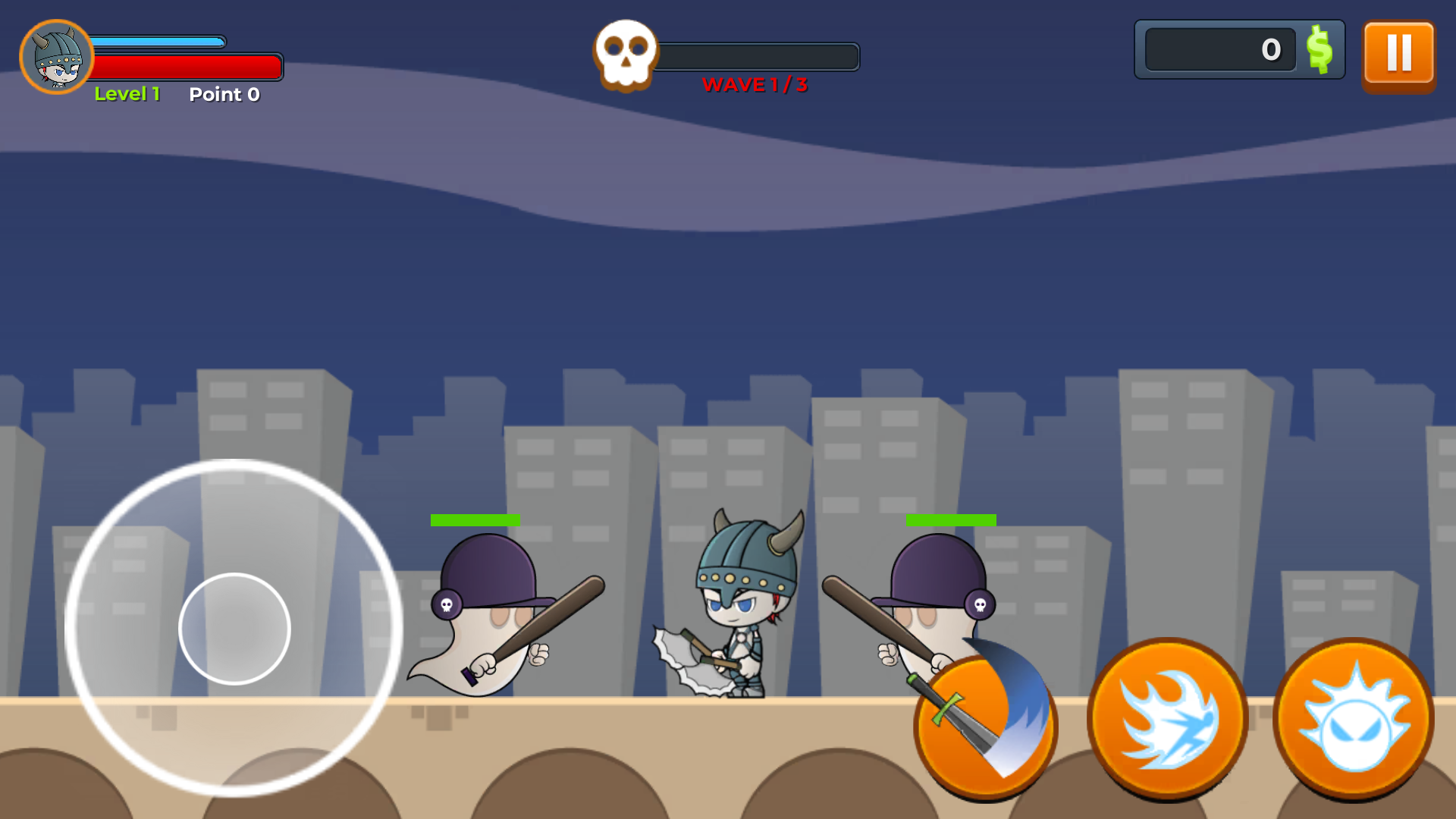Tap the Level 1 label
Image resolution: width=1456 pixels, height=819 pixels.
click(x=127, y=94)
